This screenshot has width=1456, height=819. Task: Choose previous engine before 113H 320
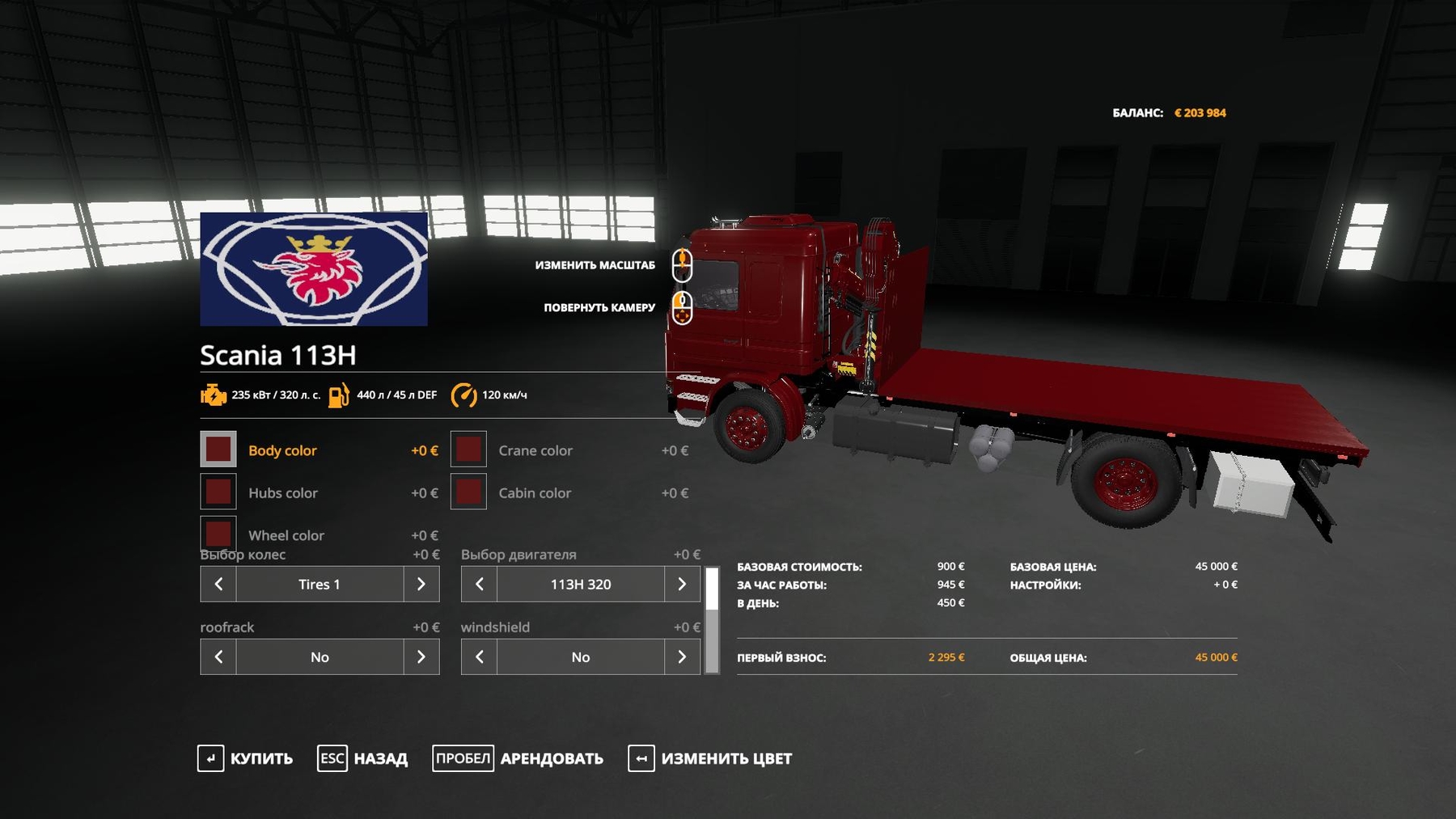point(480,584)
